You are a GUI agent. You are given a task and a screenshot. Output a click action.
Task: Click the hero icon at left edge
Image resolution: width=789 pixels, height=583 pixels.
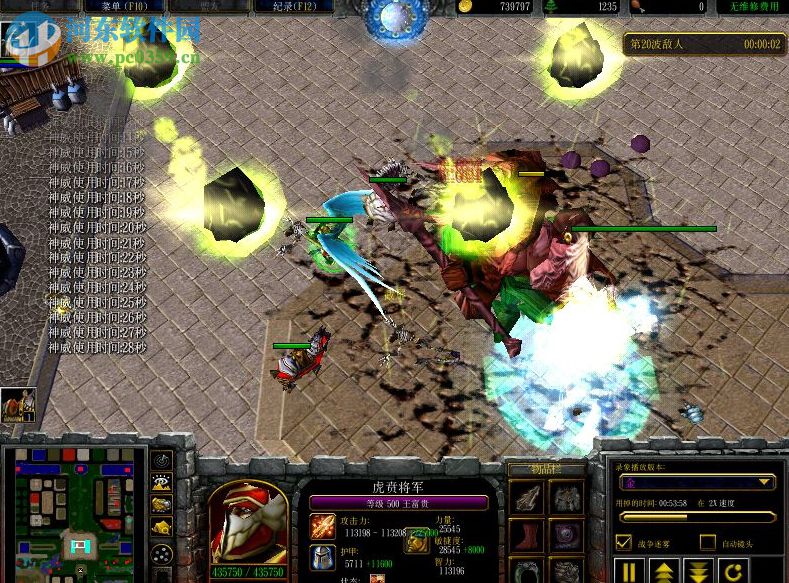pos(17,404)
